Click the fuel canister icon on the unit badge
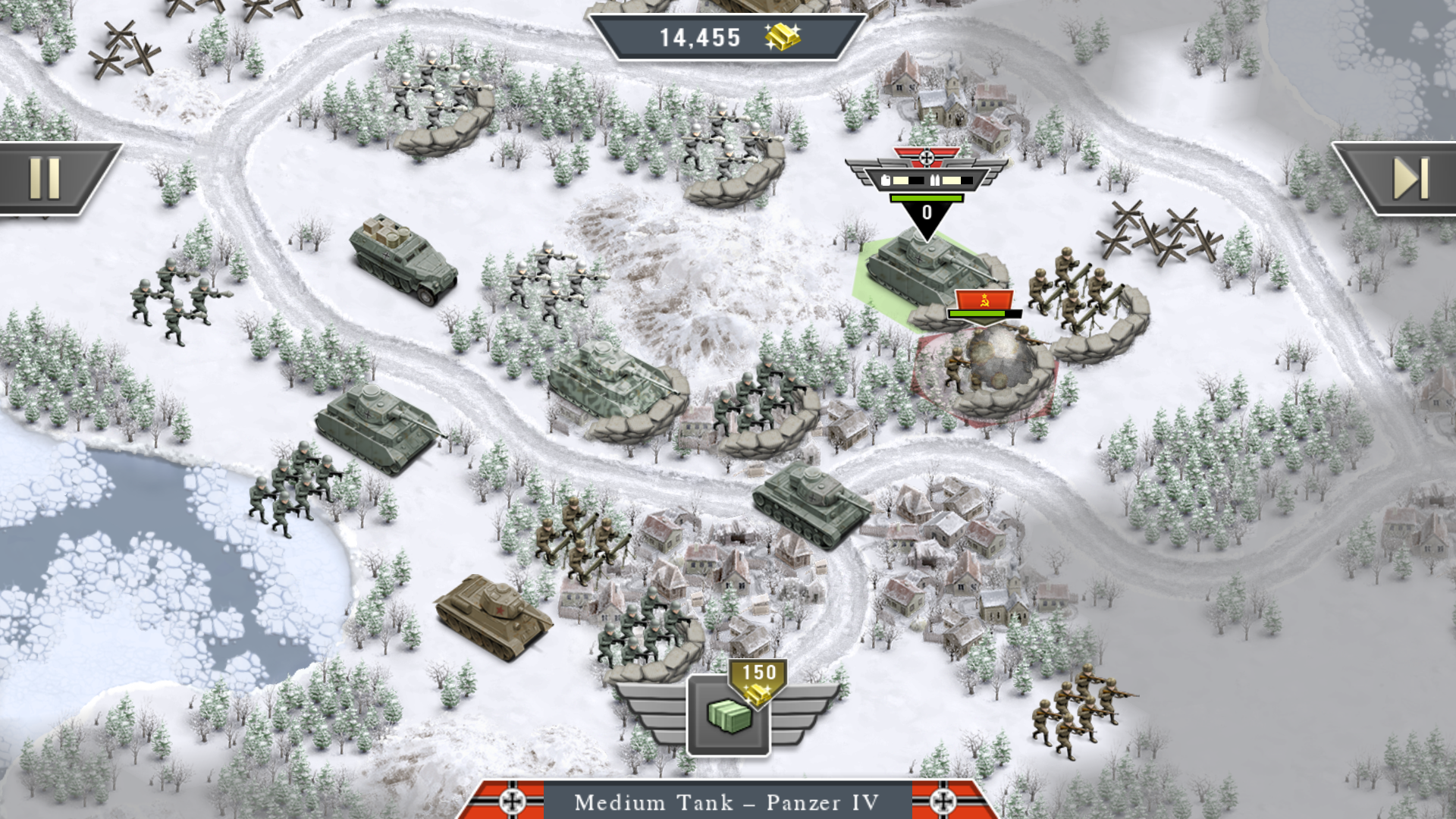The height and width of the screenshot is (819, 1456). coord(886,181)
